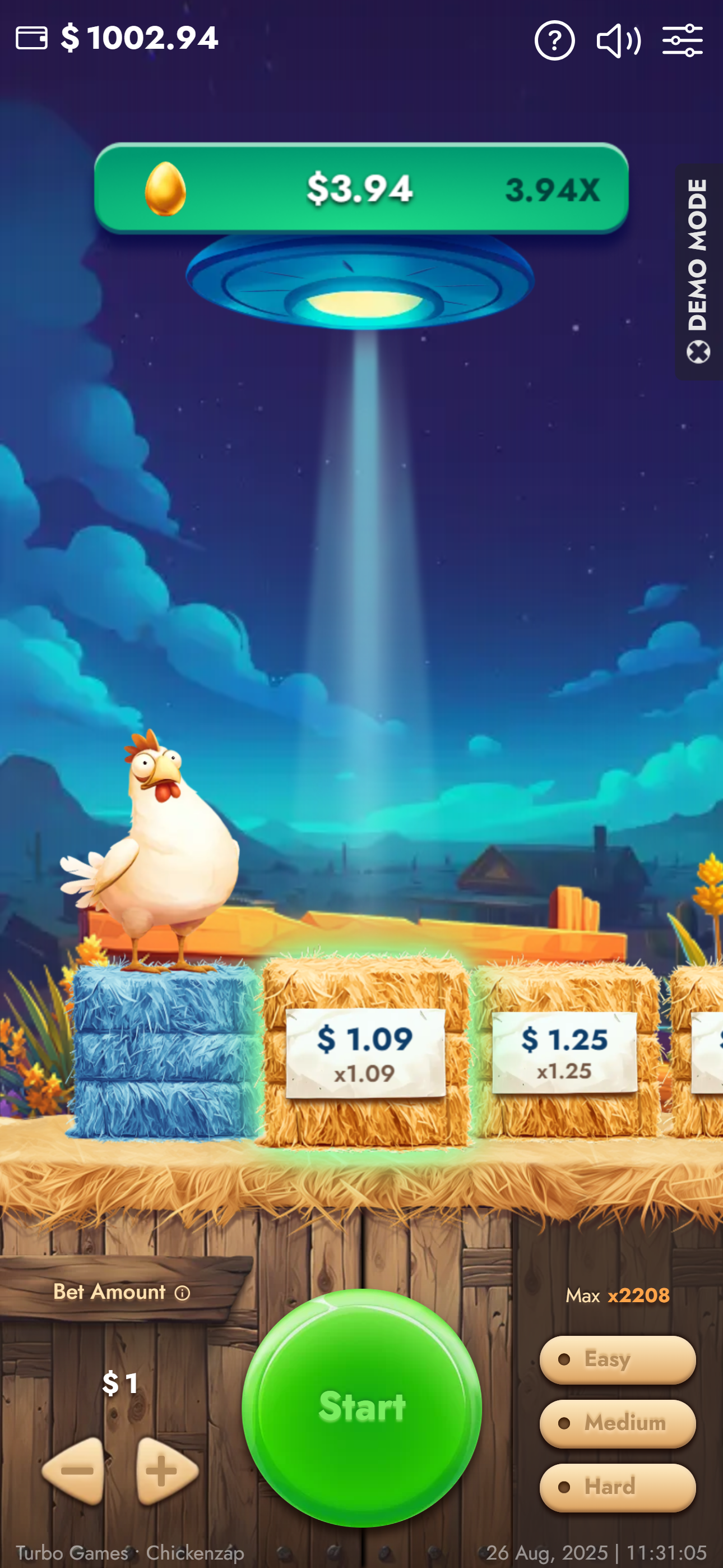Click the golden egg on the win banner
The image size is (723, 1568).
(165, 187)
